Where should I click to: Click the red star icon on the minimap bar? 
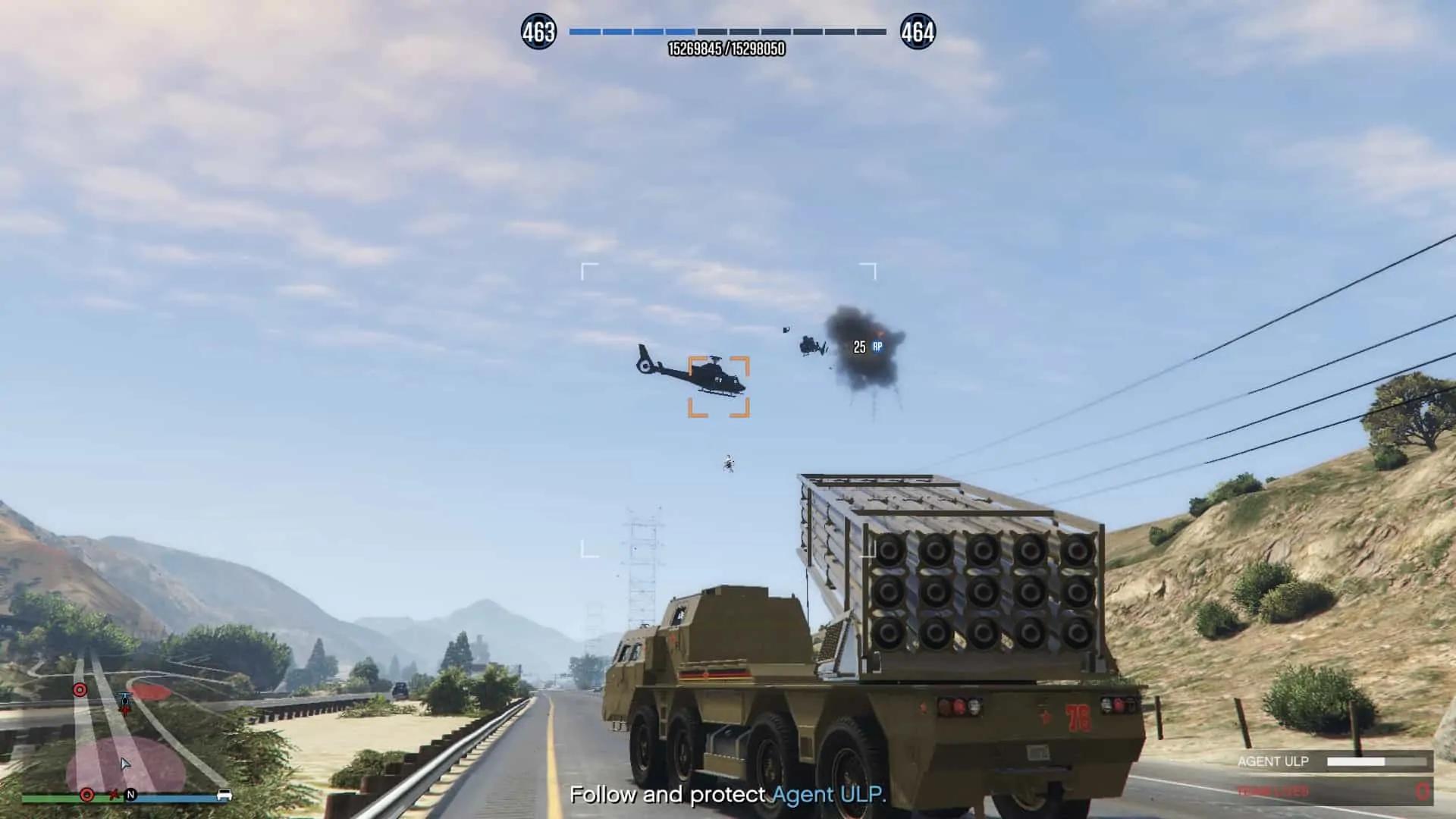click(x=114, y=795)
